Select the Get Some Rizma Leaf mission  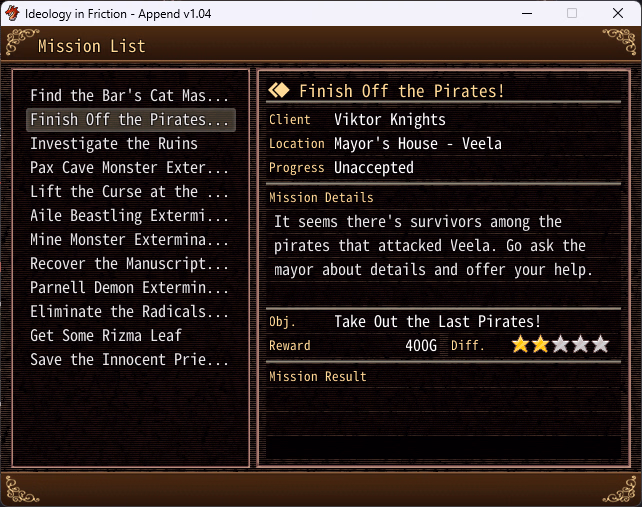tap(106, 336)
